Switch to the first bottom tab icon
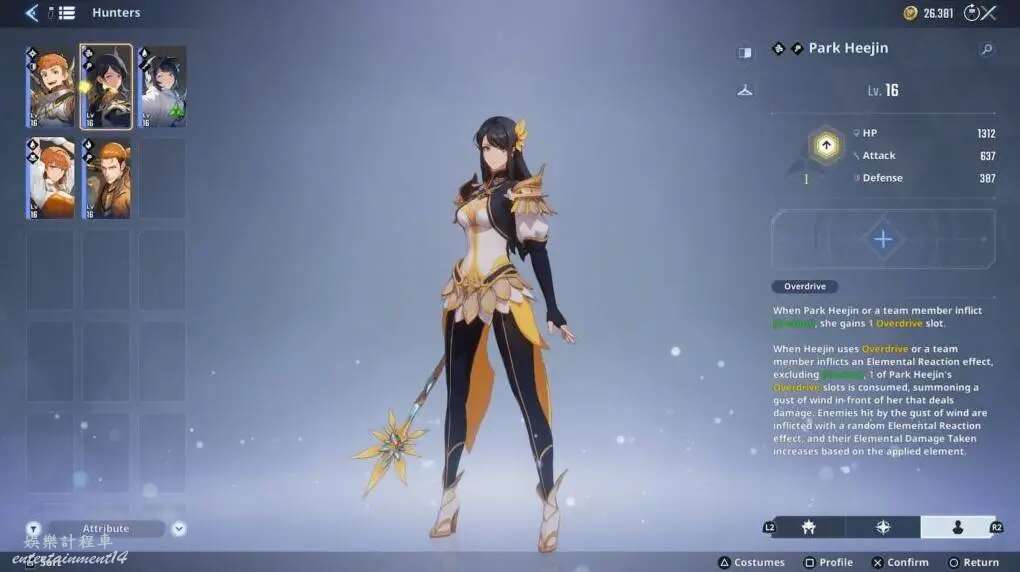 pyautogui.click(x=808, y=527)
